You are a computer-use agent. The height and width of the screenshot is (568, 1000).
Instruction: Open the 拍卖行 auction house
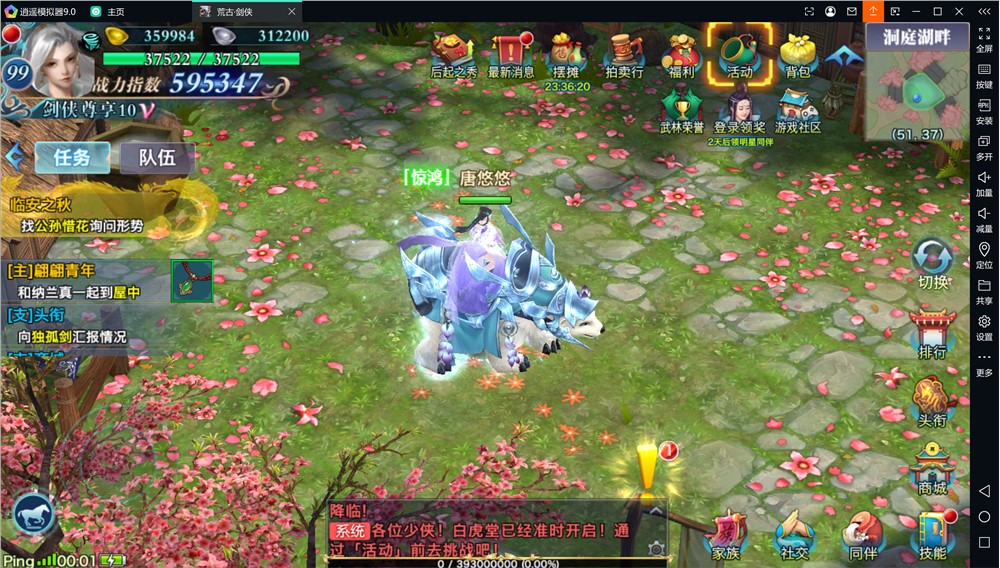point(624,53)
